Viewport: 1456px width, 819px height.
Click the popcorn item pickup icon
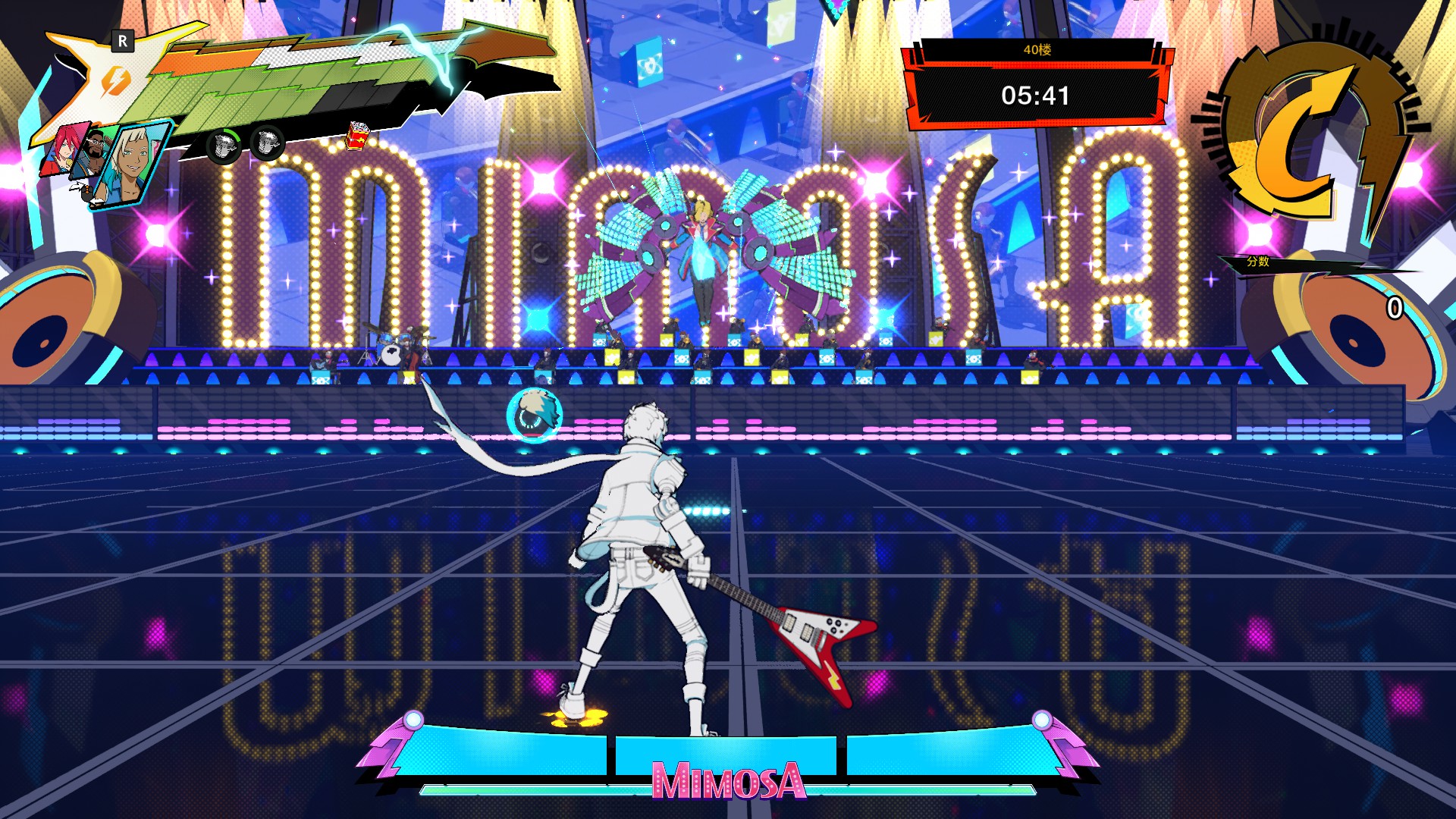(x=356, y=137)
